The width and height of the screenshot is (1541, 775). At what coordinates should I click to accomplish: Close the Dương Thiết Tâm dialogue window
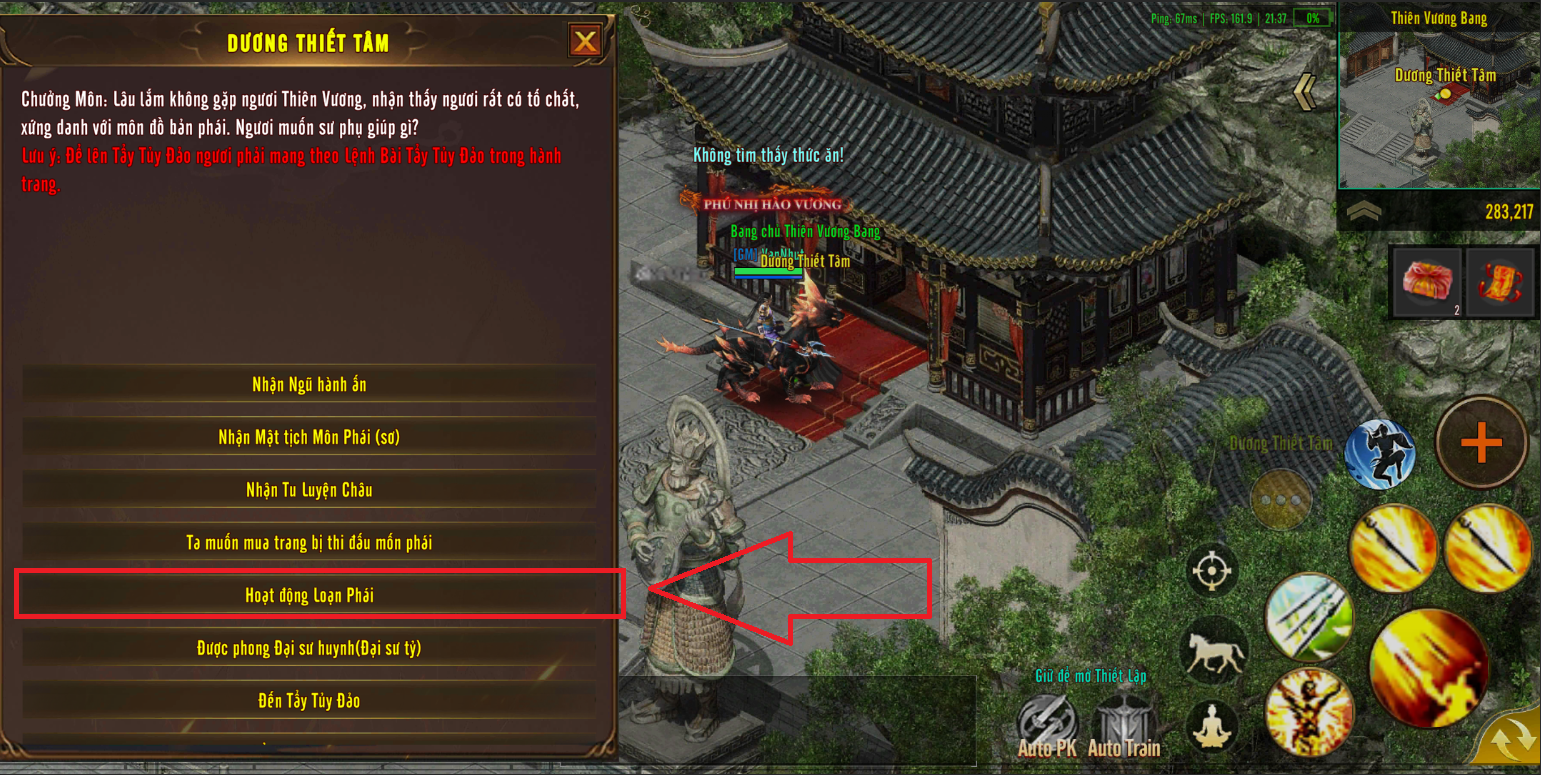(x=585, y=41)
